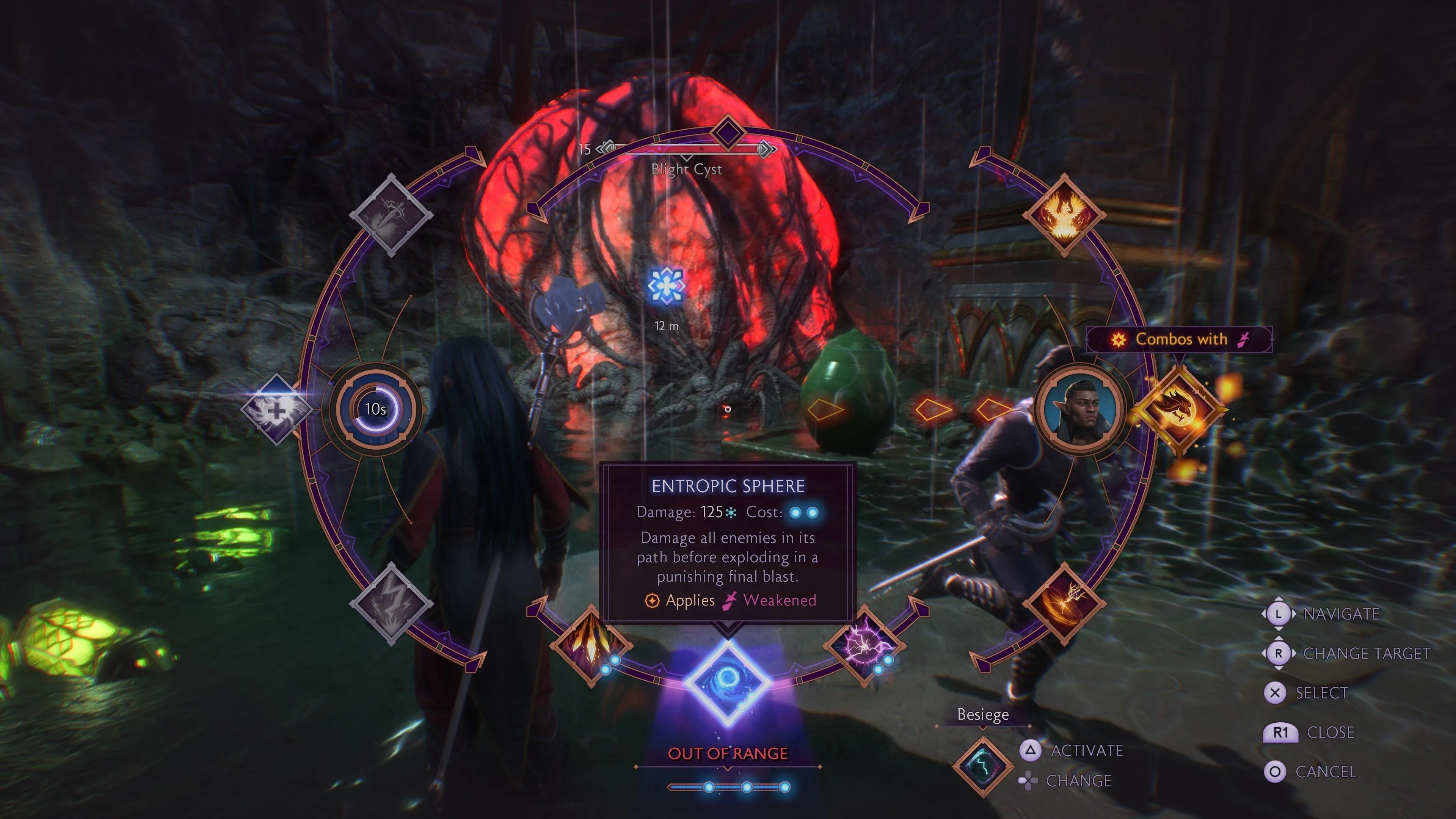Activate the fiery phoenix companion ability
Viewport: 1456px width, 819px height.
[1064, 215]
